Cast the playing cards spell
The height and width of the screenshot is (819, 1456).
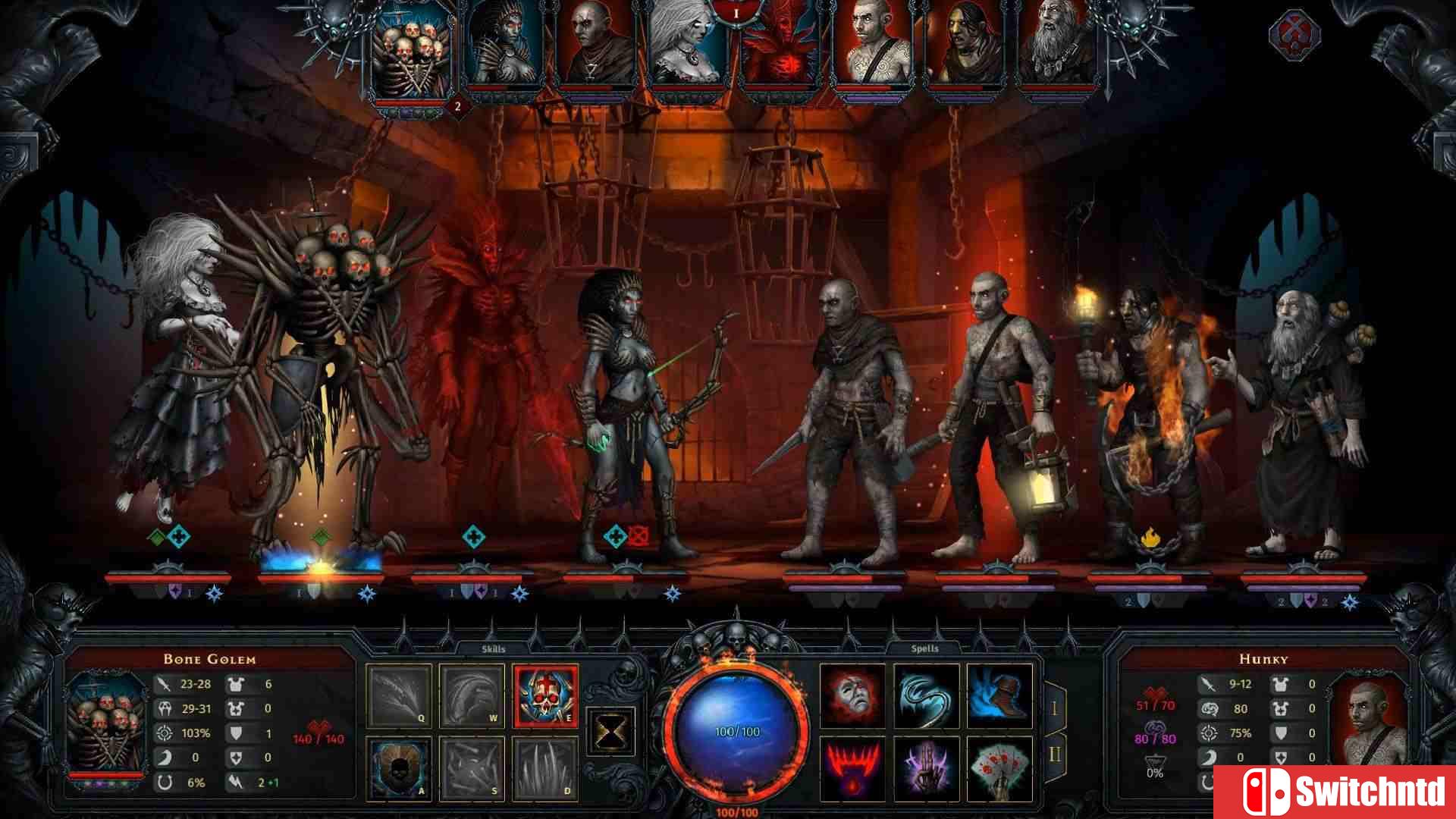point(999,768)
